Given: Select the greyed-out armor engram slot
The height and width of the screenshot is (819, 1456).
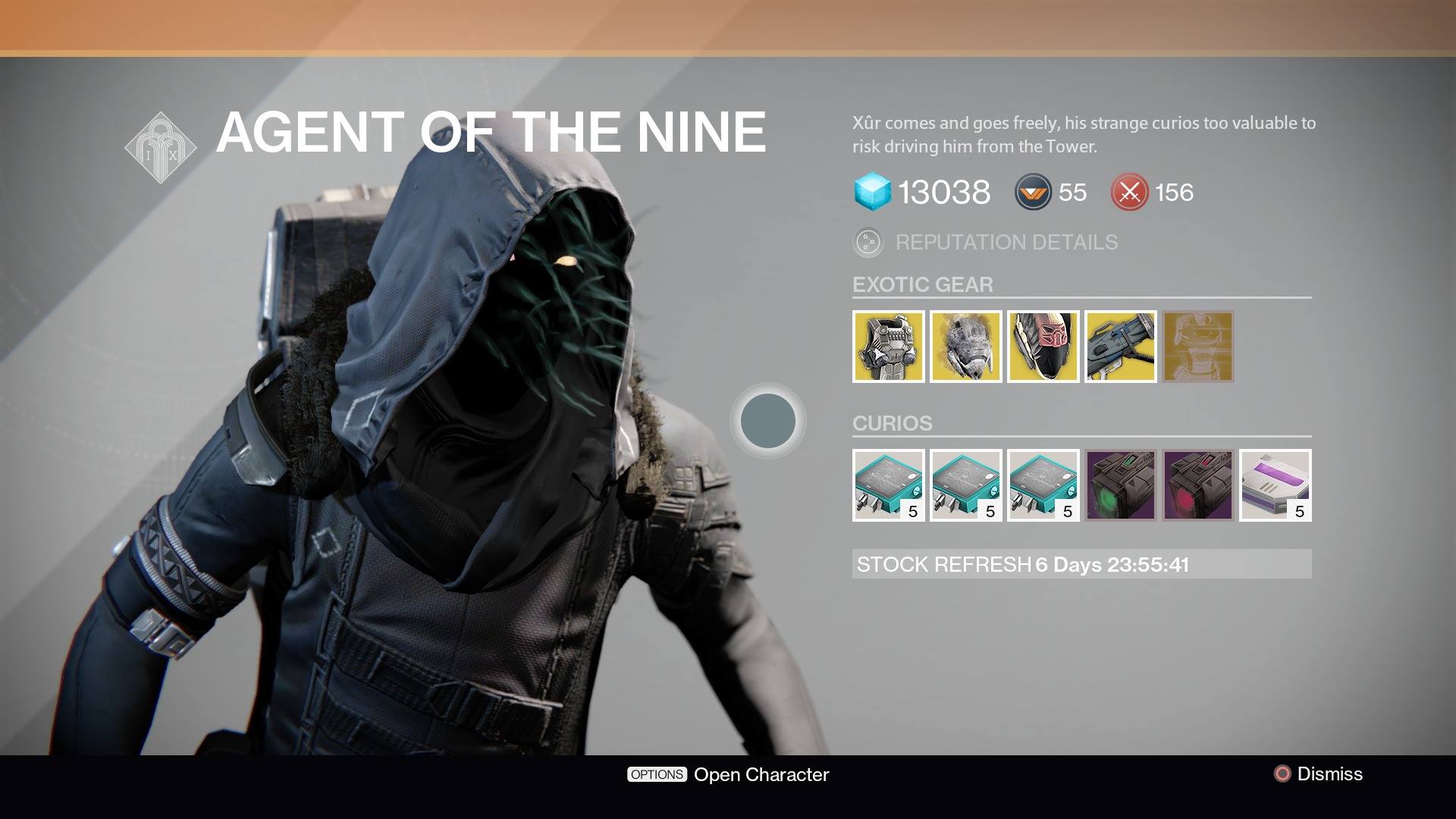Looking at the screenshot, I should coord(1198,347).
